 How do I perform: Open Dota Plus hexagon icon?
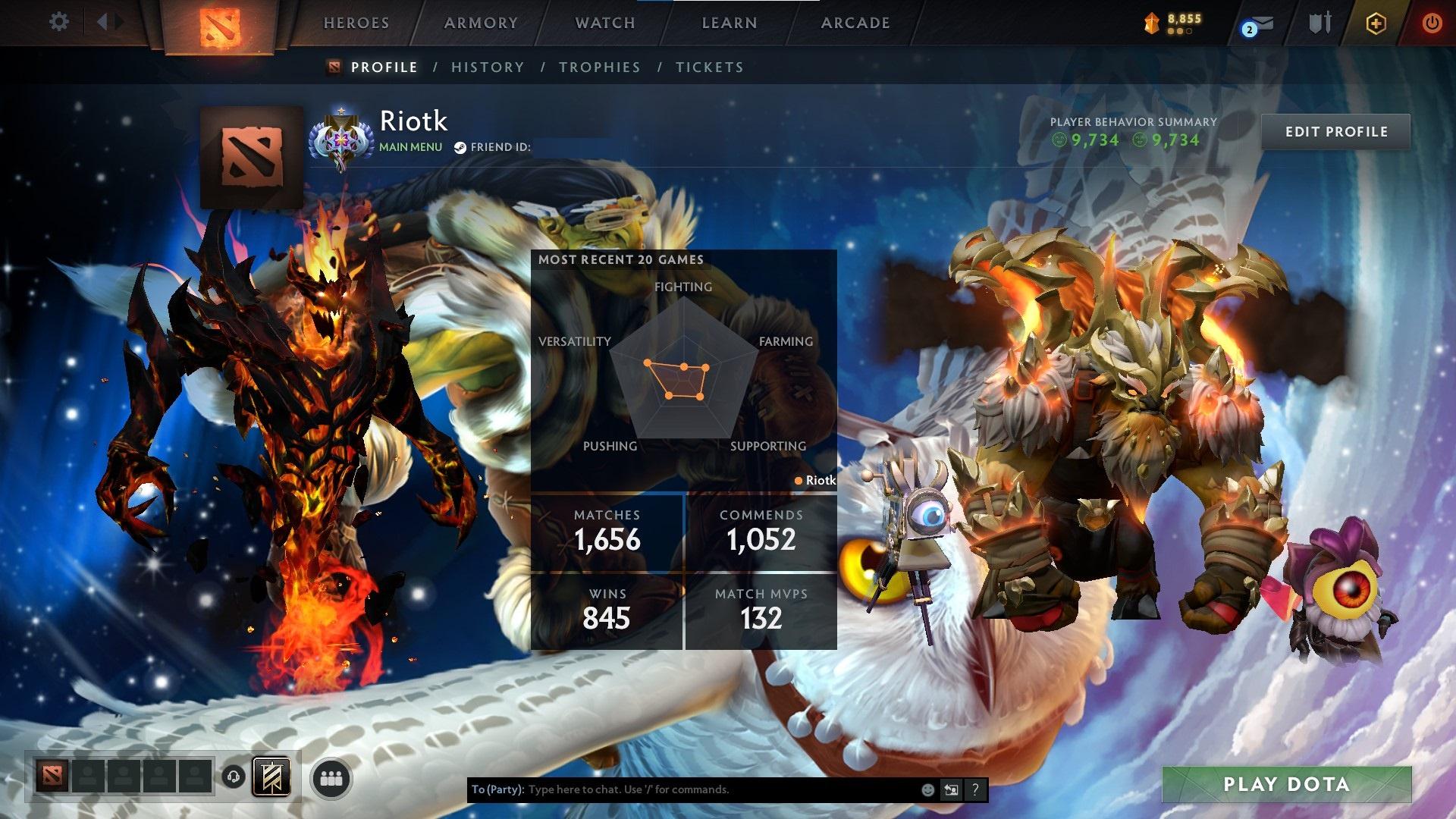tap(1378, 24)
